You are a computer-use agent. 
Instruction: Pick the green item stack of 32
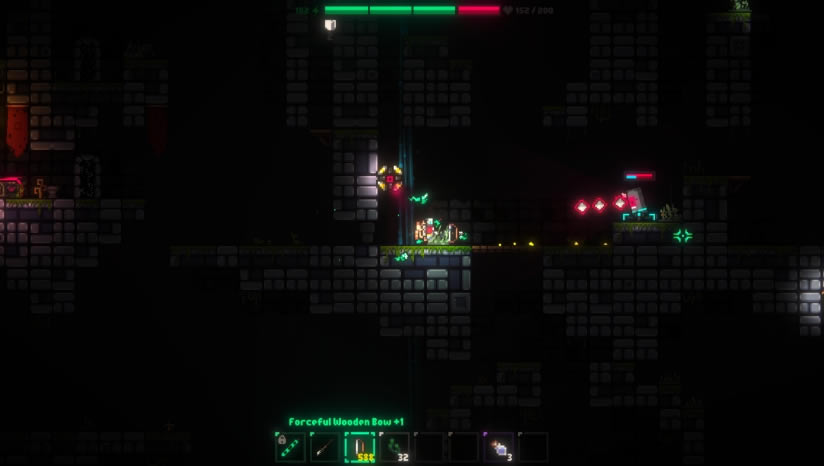coord(394,447)
